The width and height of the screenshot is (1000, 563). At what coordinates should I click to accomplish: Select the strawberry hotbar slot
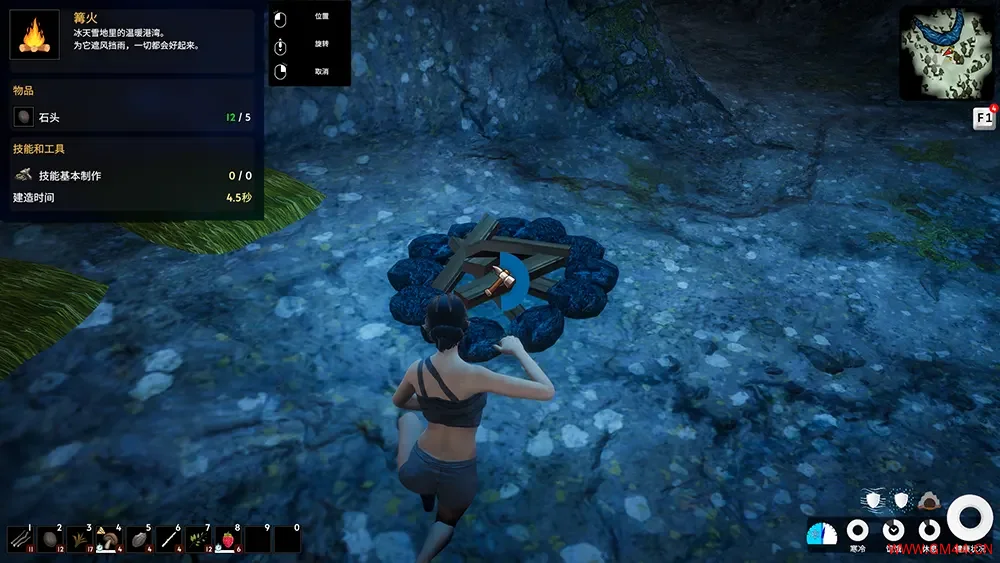(x=228, y=539)
